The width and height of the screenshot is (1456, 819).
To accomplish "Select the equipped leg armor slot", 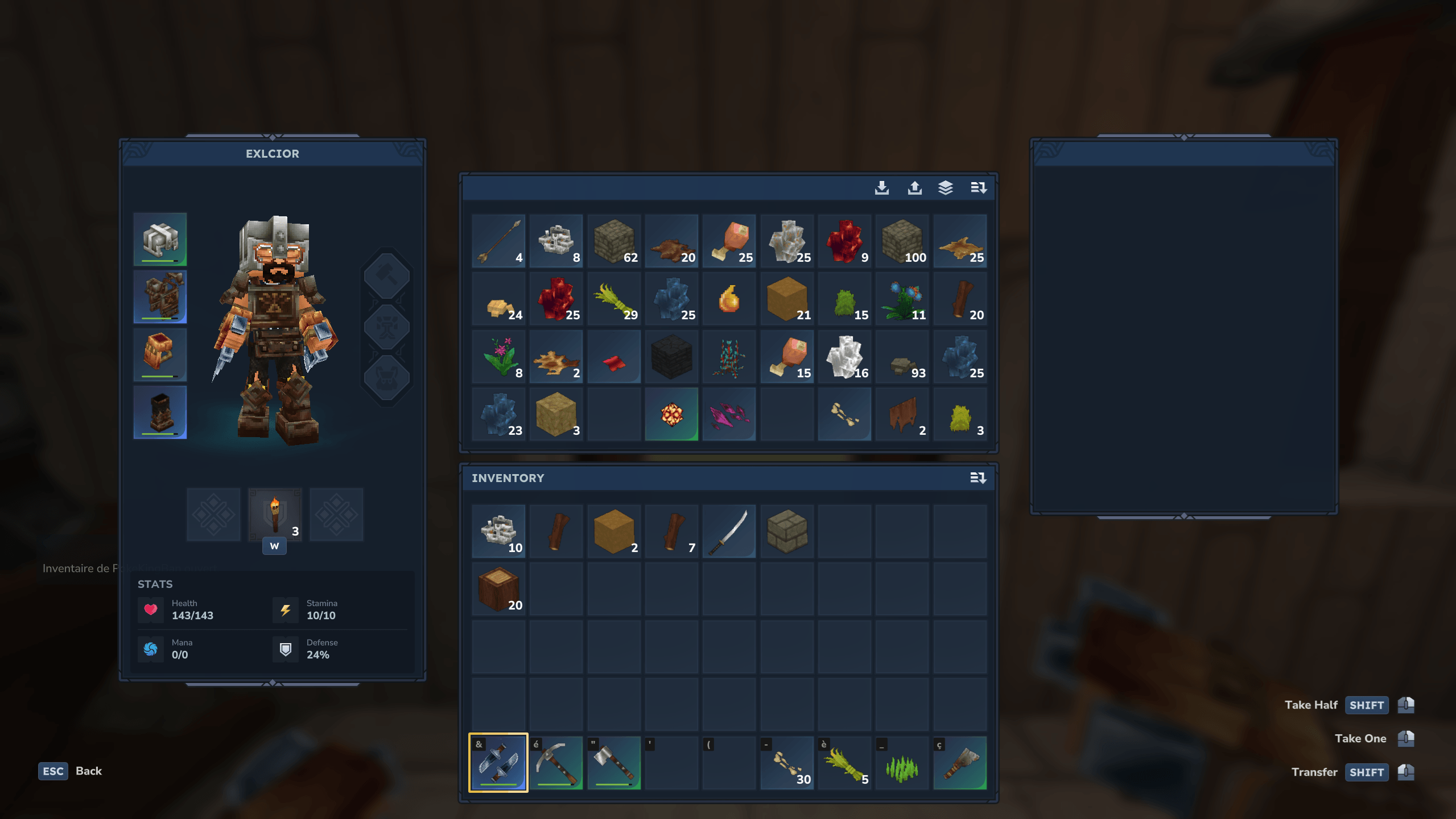I will click(x=160, y=412).
